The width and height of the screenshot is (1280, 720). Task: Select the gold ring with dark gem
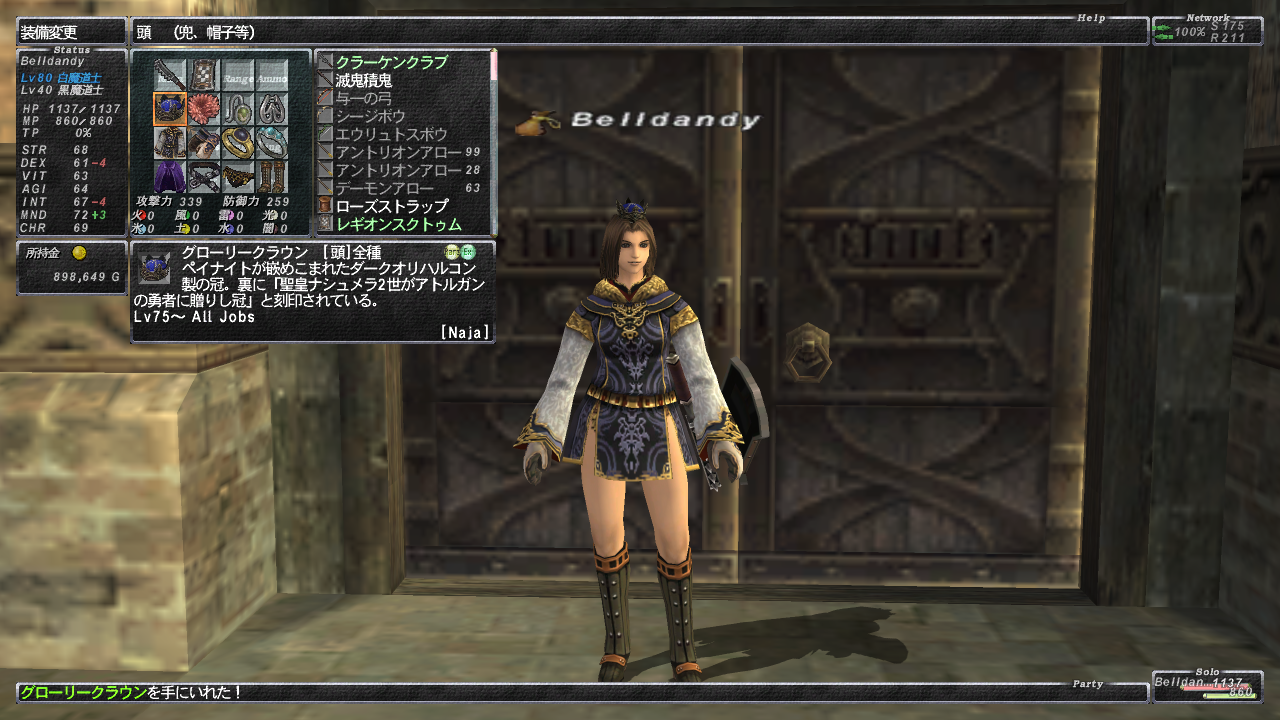click(x=238, y=143)
